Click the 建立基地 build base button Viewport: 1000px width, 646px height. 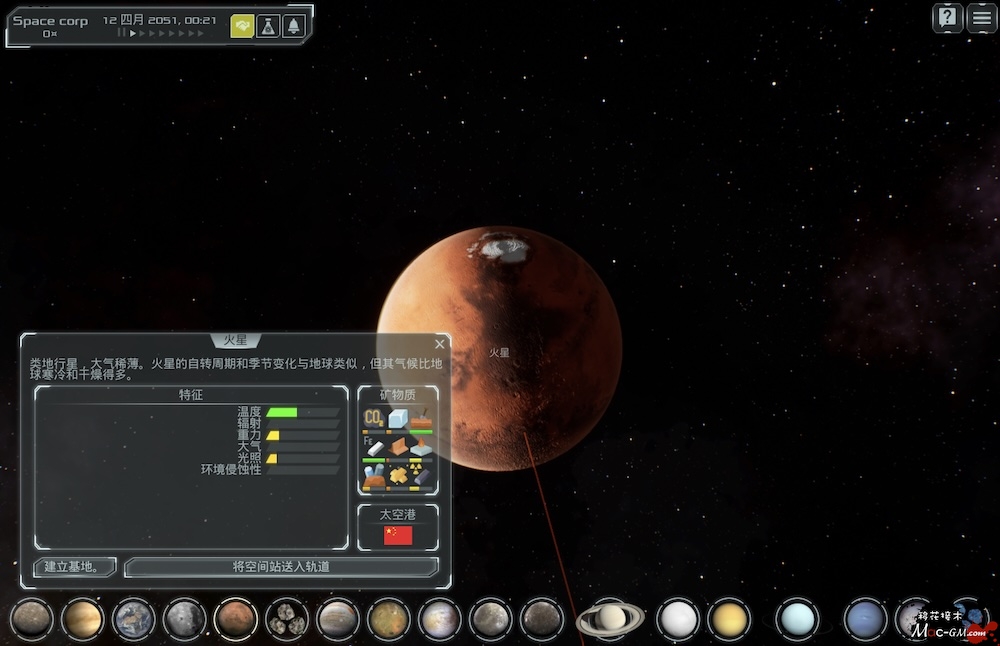[x=75, y=567]
